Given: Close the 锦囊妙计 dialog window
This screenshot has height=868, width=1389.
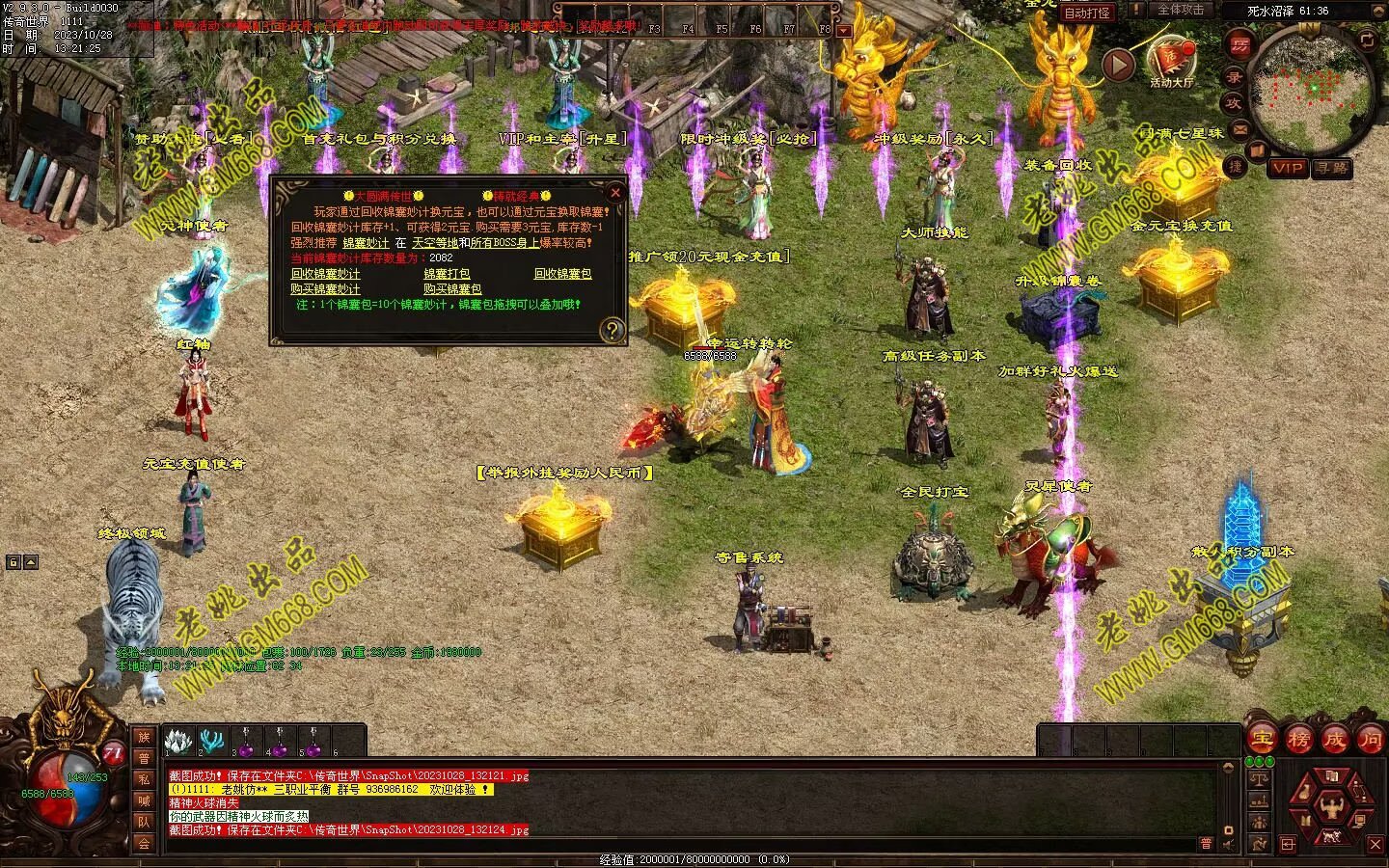Looking at the screenshot, I should (615, 192).
